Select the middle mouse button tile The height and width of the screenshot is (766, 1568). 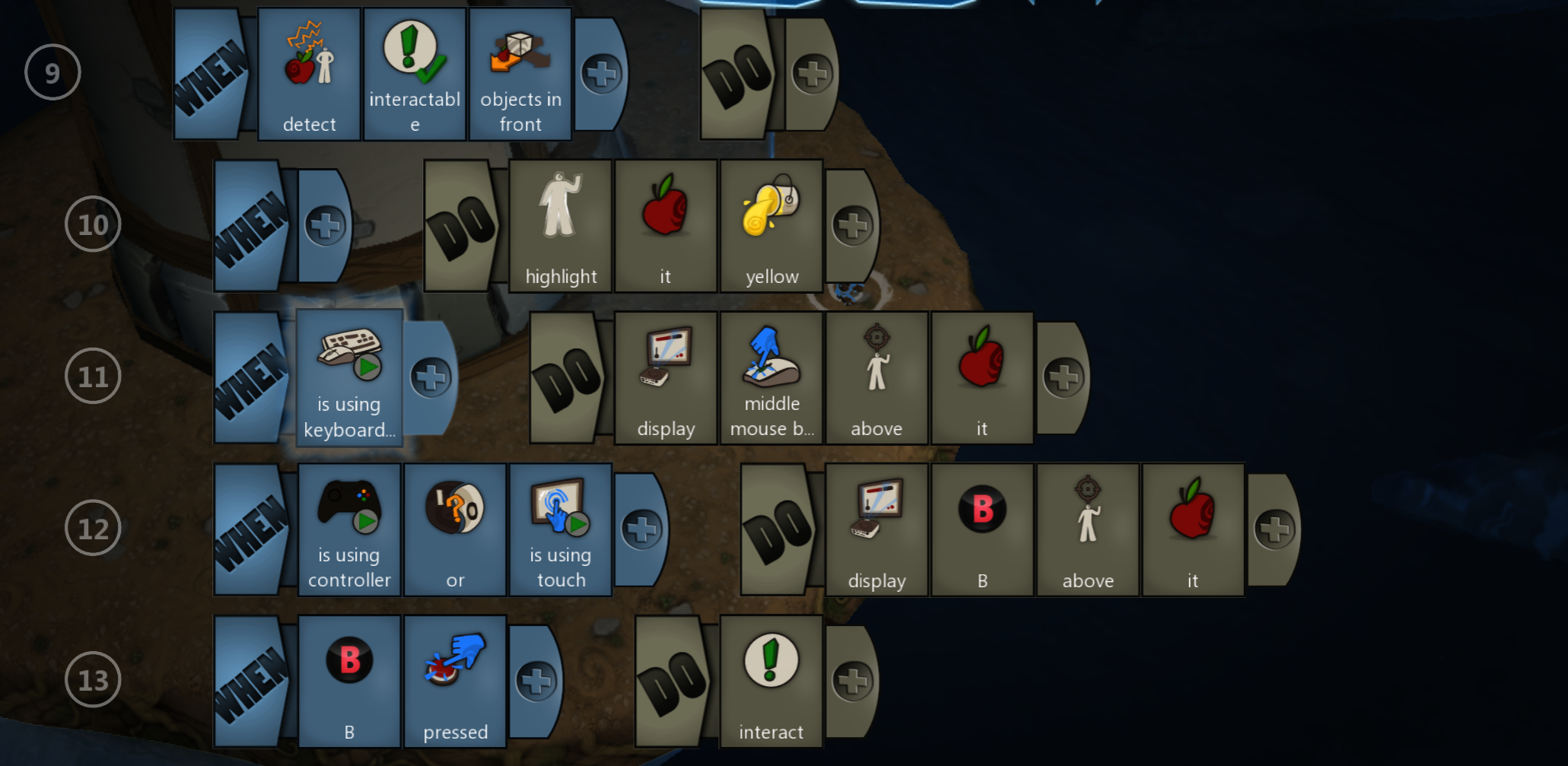[771, 377]
